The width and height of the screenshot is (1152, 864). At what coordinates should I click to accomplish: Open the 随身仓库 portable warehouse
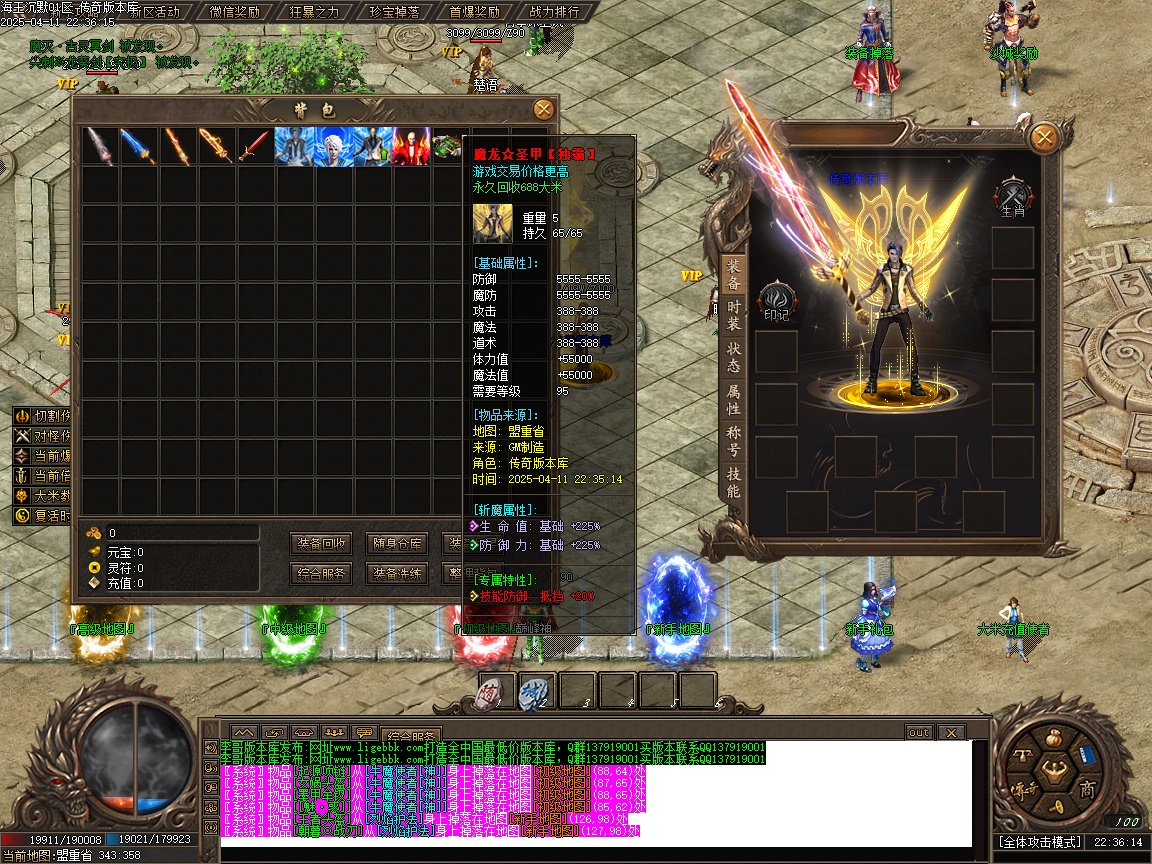tap(397, 544)
